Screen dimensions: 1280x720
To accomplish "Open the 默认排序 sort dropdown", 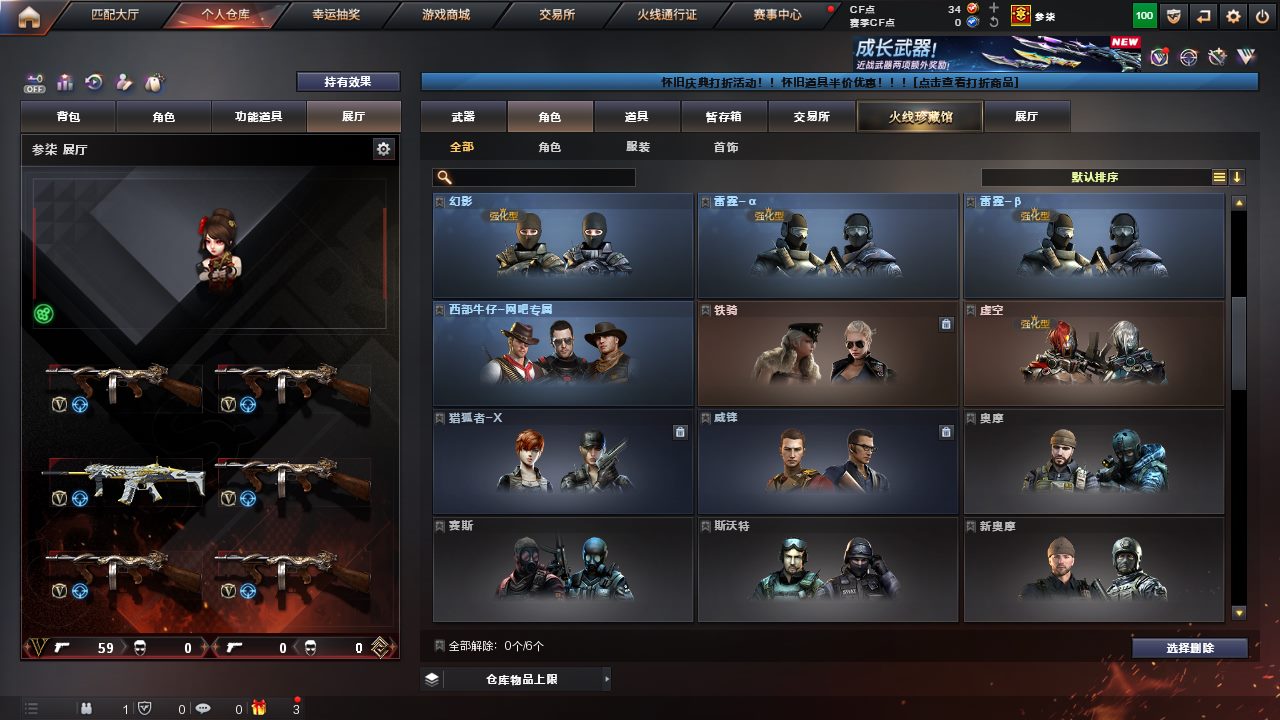I will [1095, 177].
